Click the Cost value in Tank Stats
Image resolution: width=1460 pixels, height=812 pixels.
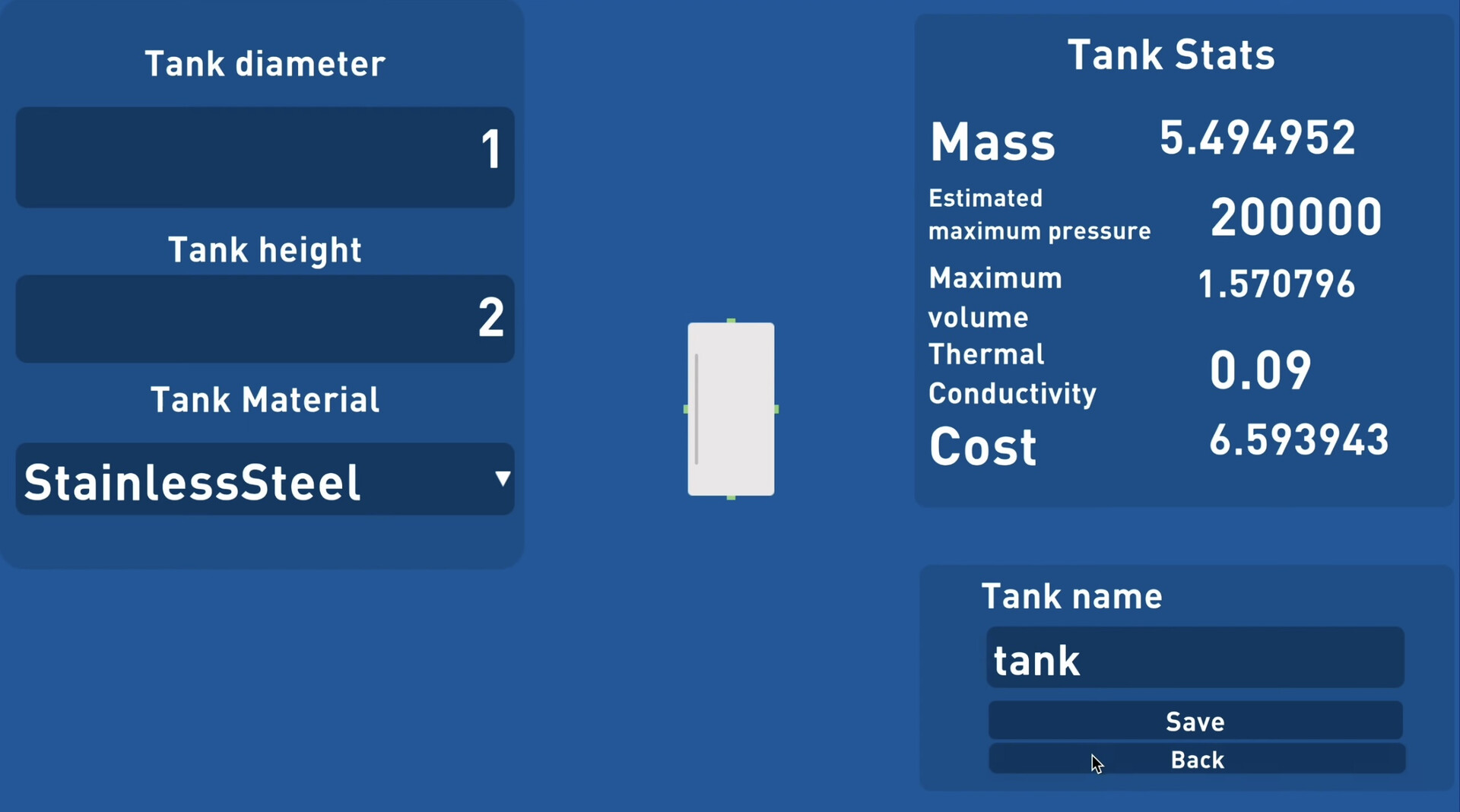[x=1299, y=439]
